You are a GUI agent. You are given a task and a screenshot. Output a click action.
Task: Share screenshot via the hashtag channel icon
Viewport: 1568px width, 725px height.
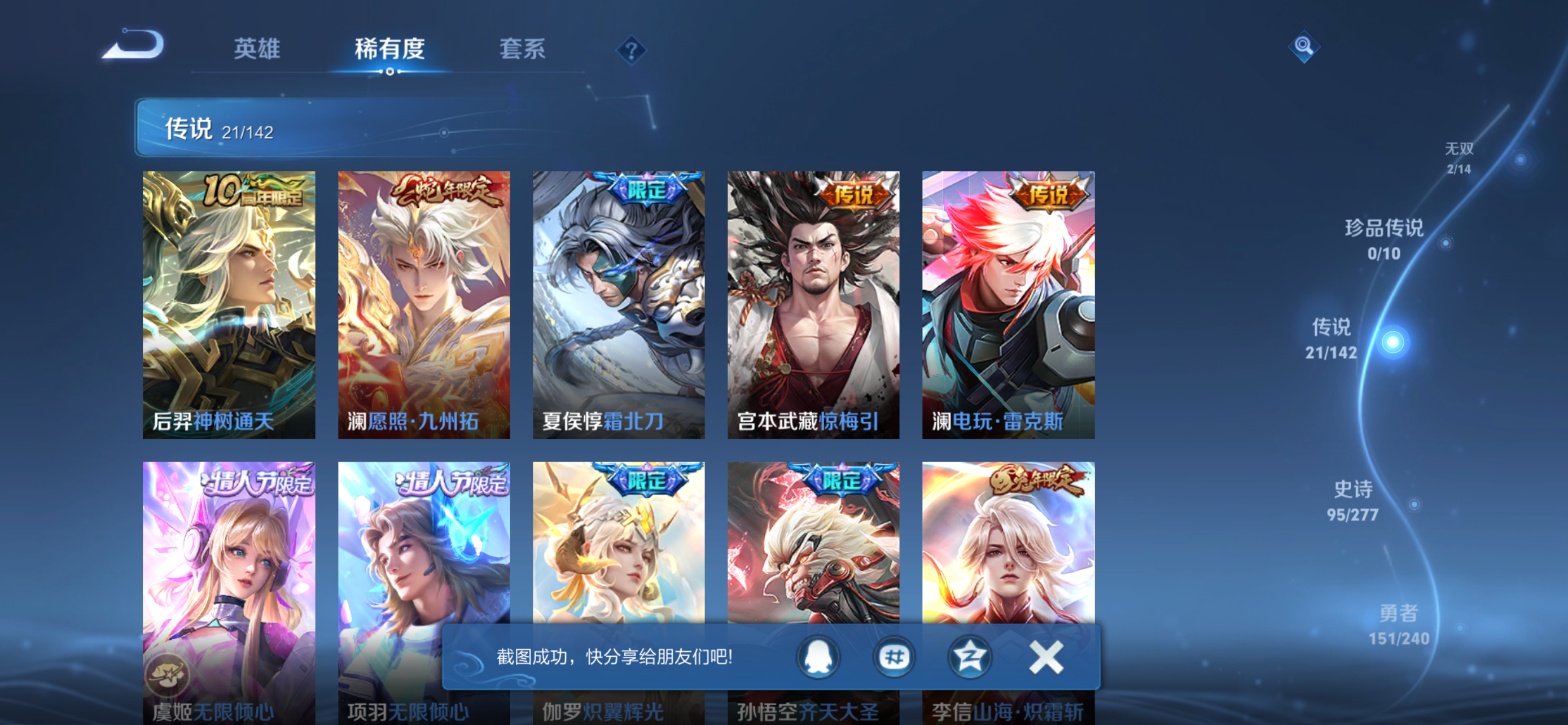point(894,656)
